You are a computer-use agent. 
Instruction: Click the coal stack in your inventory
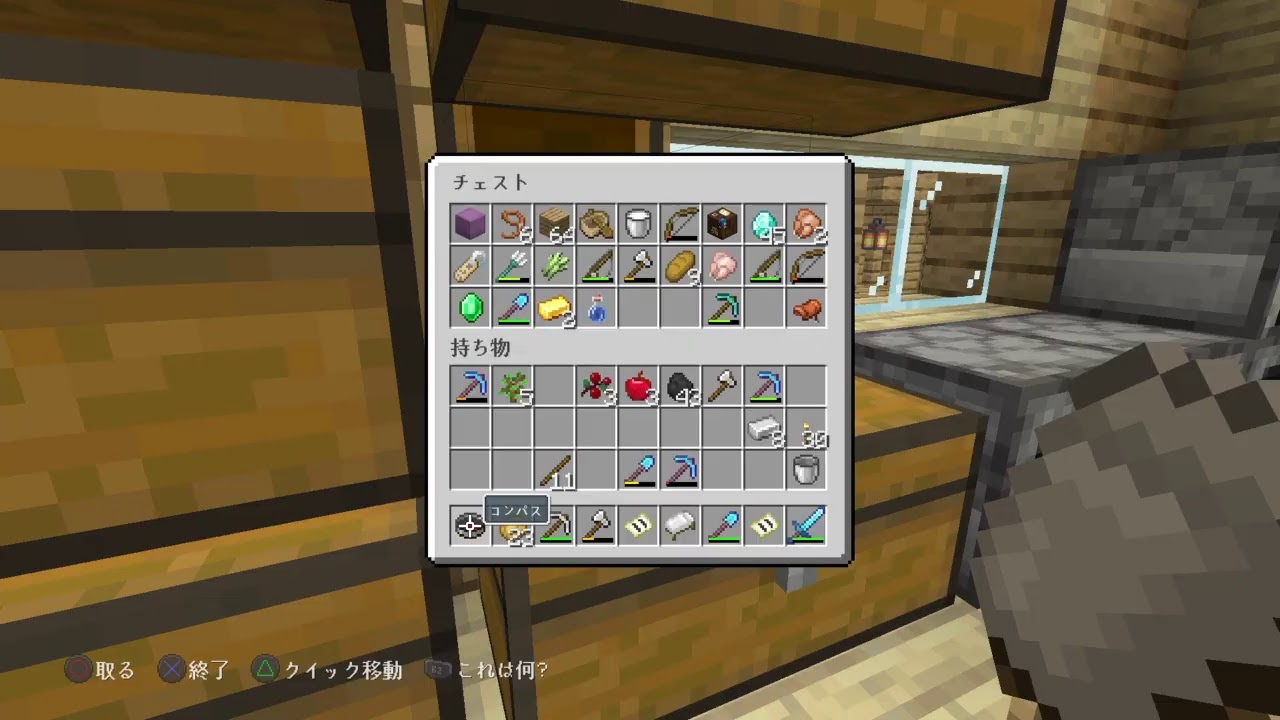[680, 386]
